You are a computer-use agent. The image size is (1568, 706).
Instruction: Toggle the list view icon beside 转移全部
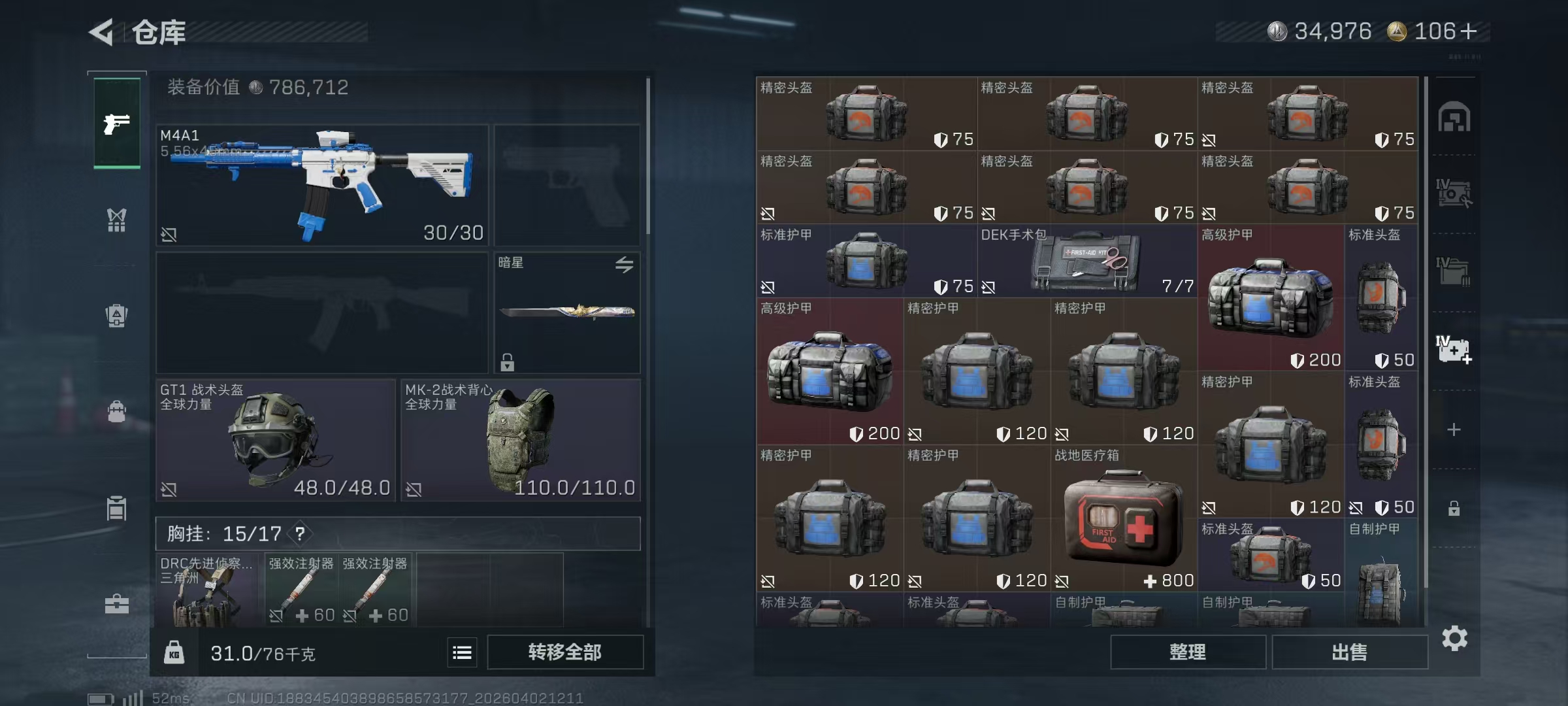coord(462,652)
